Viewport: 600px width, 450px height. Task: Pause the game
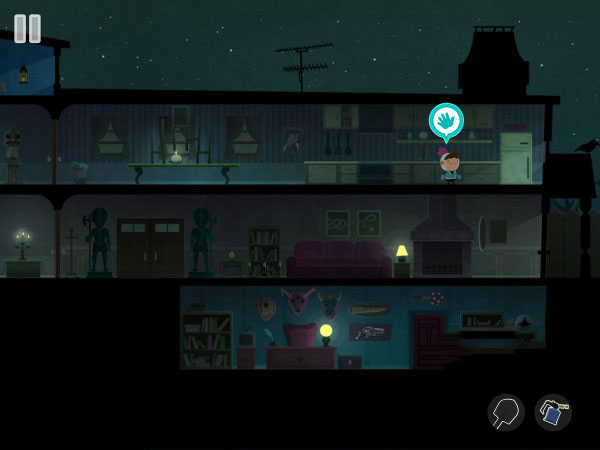(28, 28)
